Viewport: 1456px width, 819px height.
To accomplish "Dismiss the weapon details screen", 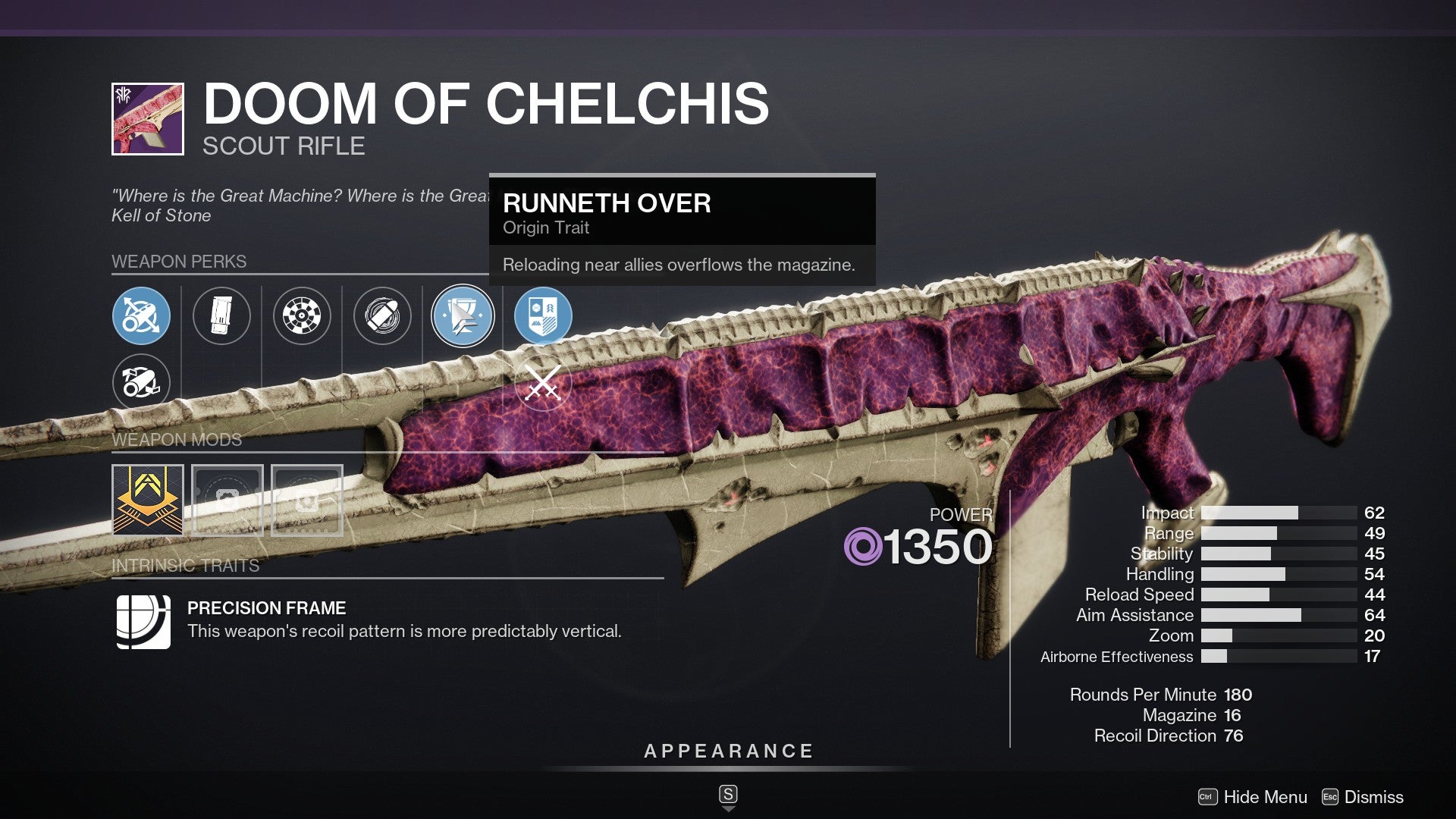I will click(x=1373, y=797).
